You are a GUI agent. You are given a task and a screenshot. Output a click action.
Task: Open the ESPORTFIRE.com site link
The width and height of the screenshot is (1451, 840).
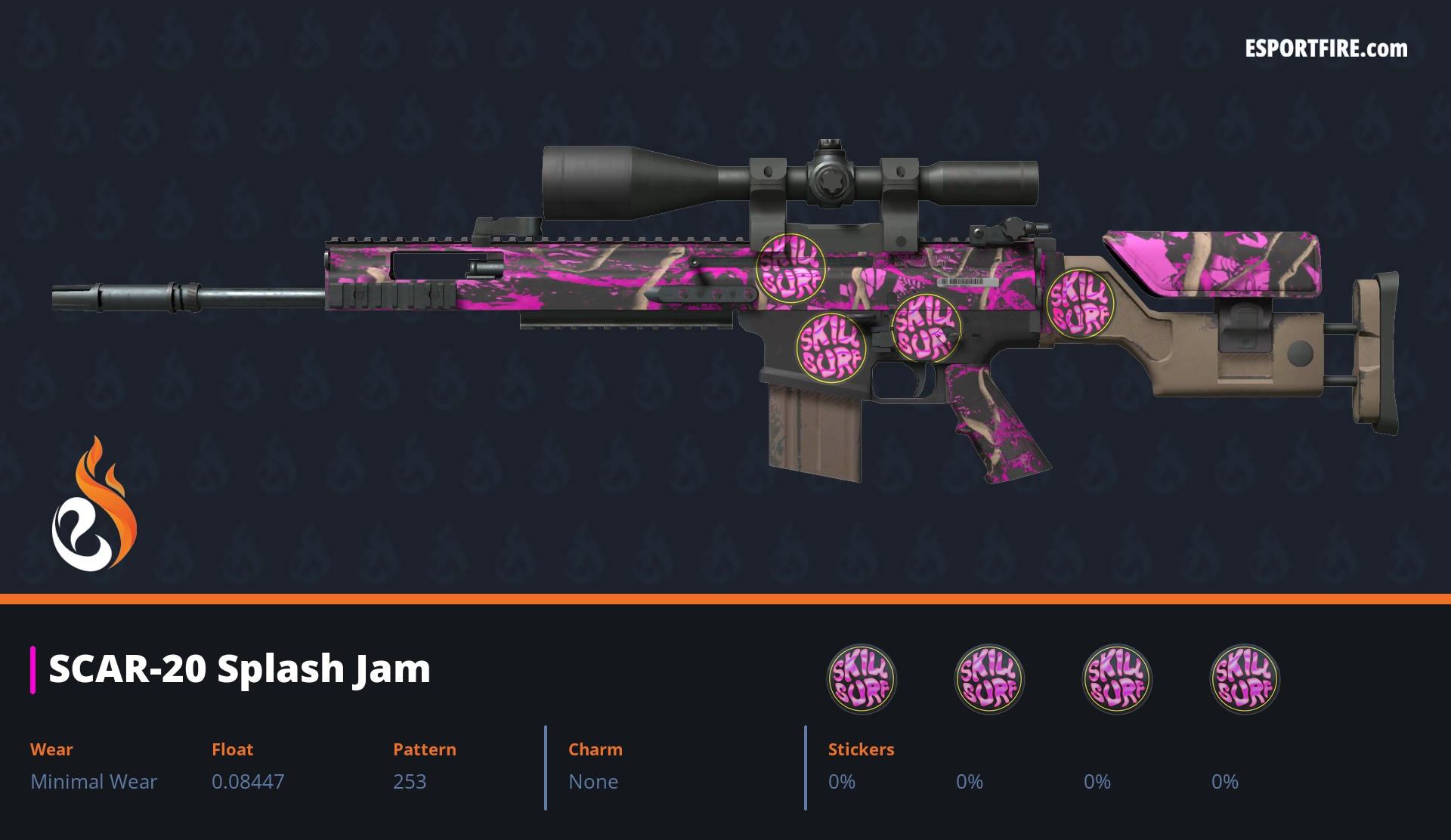coord(1326,49)
